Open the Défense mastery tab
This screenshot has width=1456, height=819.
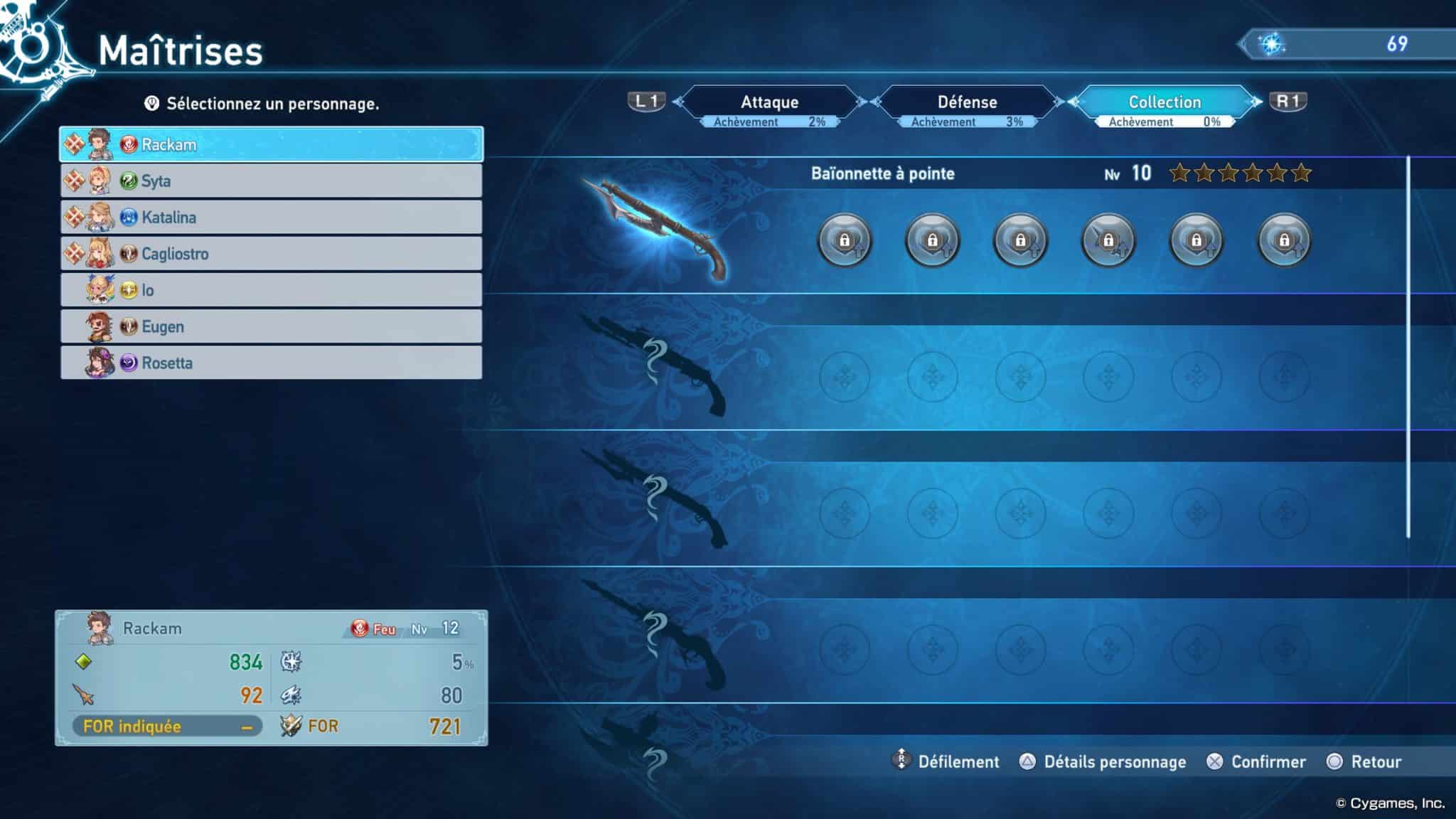pyautogui.click(x=967, y=102)
